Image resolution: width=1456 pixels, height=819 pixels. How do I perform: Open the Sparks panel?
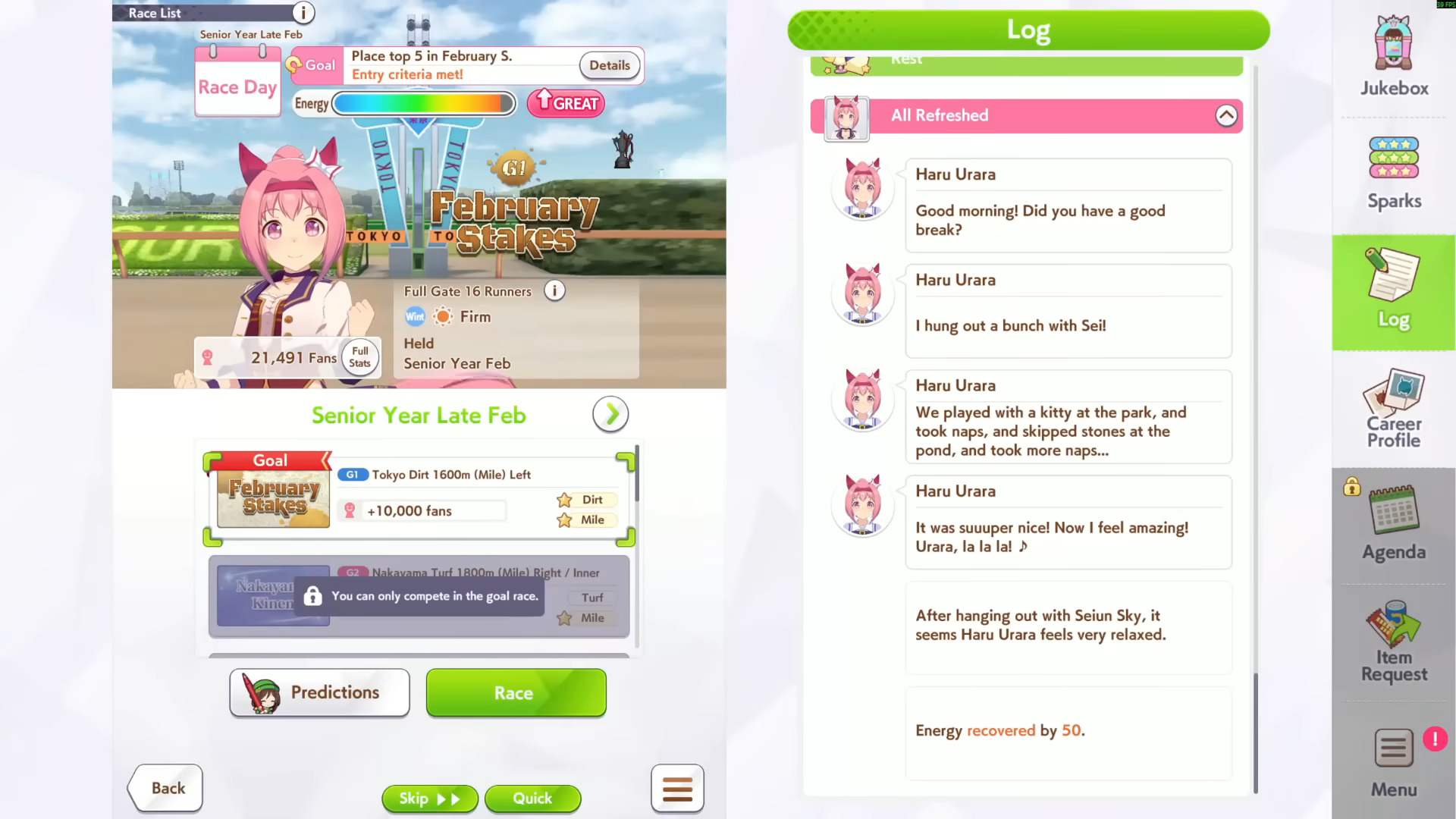pyautogui.click(x=1394, y=173)
